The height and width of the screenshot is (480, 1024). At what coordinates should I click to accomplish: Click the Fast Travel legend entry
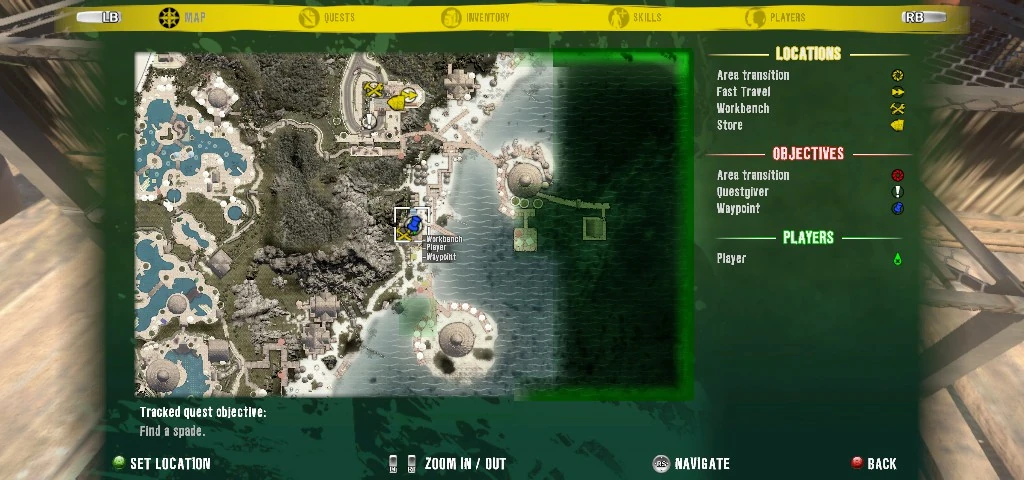click(743, 92)
